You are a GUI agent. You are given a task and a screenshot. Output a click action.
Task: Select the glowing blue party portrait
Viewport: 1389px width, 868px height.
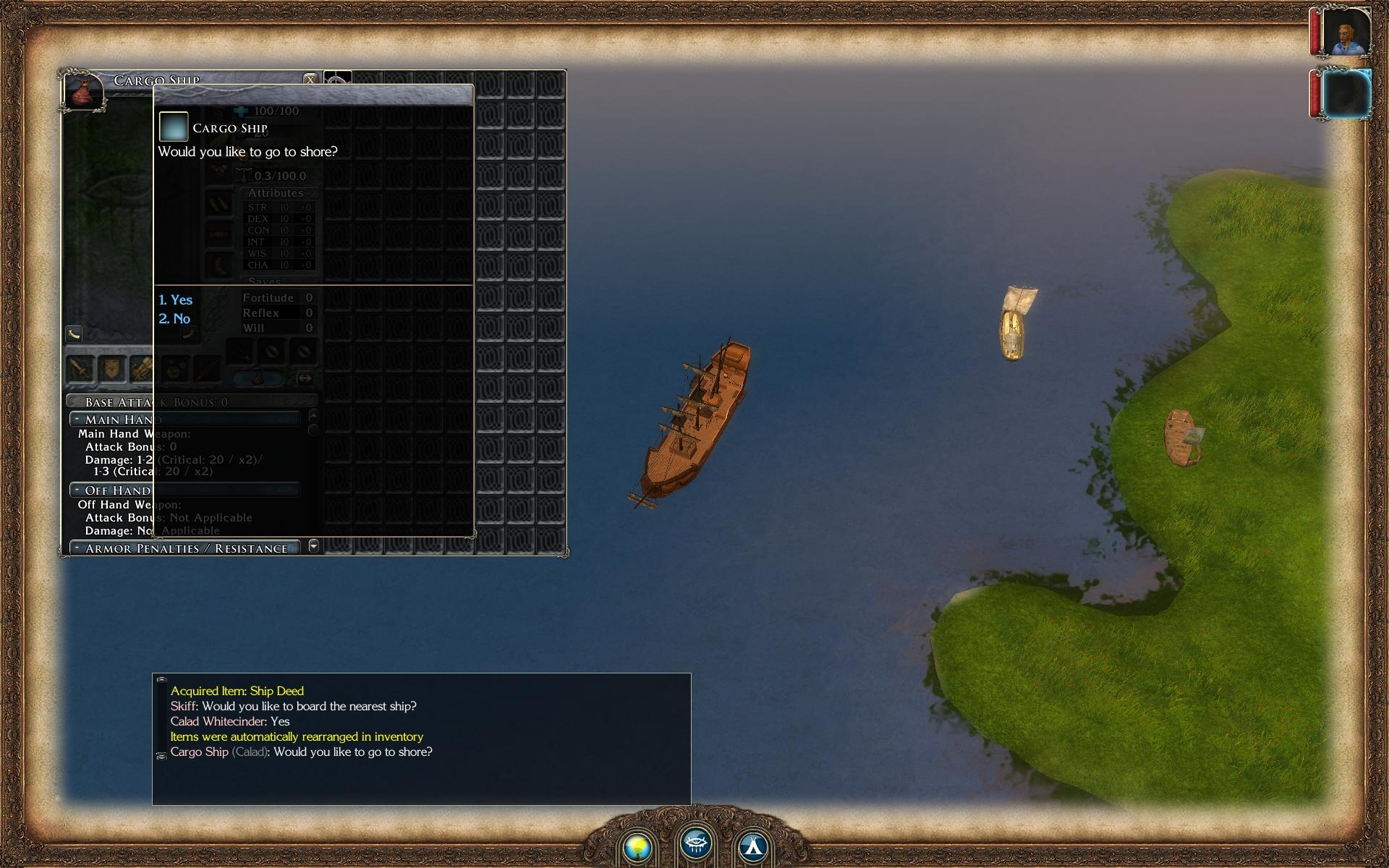[1346, 93]
